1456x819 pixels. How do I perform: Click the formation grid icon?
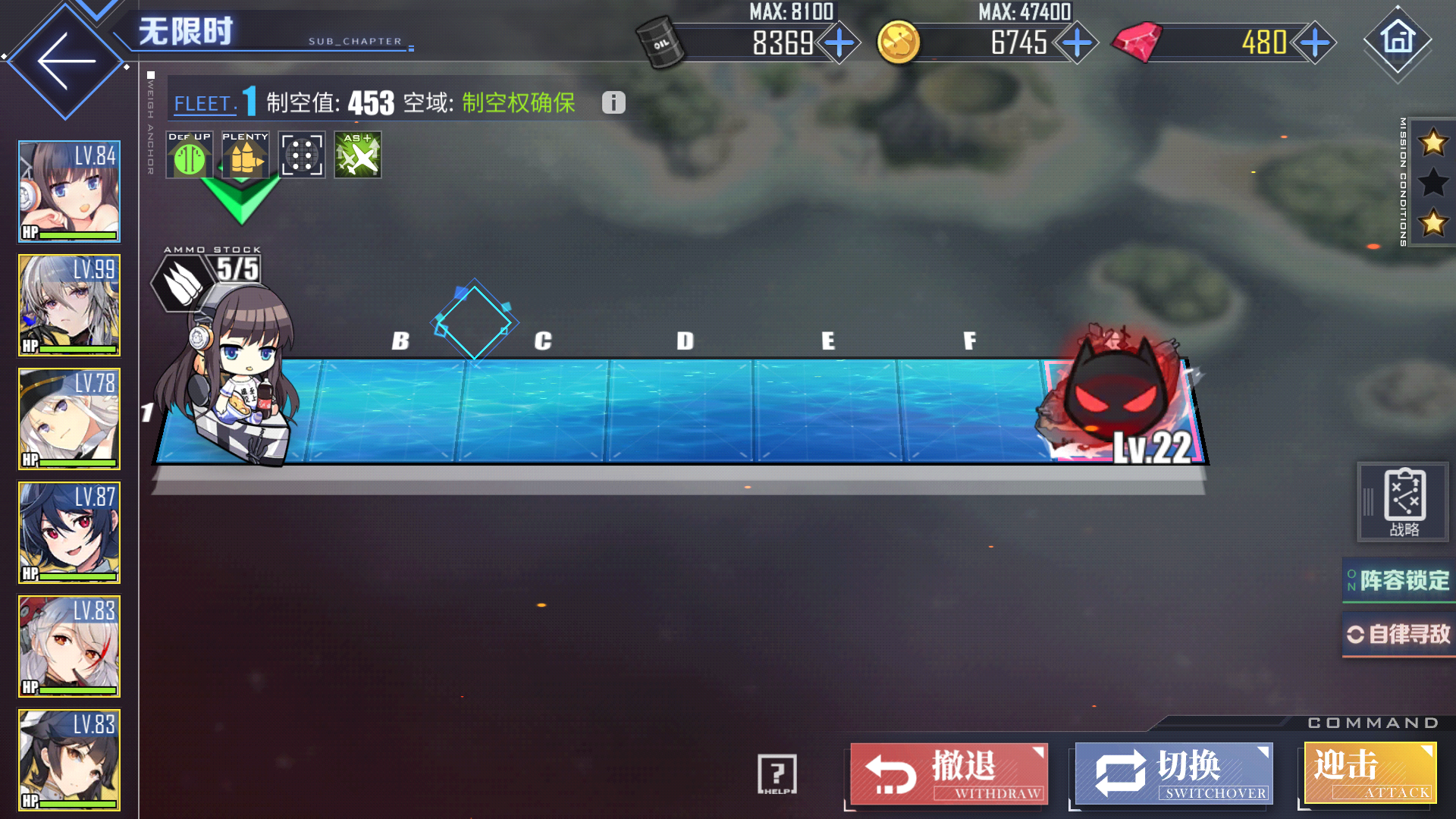pyautogui.click(x=301, y=155)
